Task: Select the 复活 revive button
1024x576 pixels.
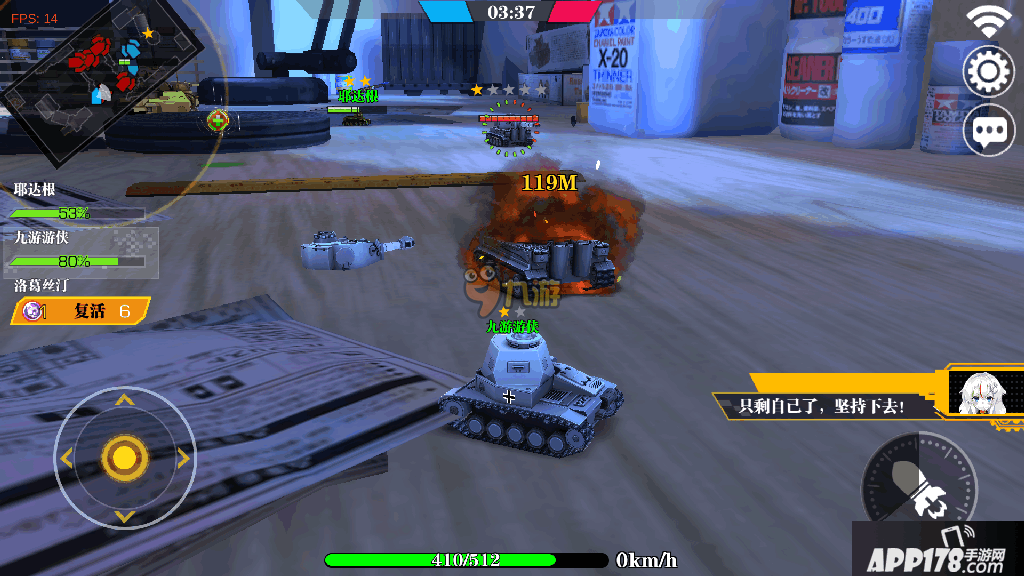Action: click(x=82, y=311)
